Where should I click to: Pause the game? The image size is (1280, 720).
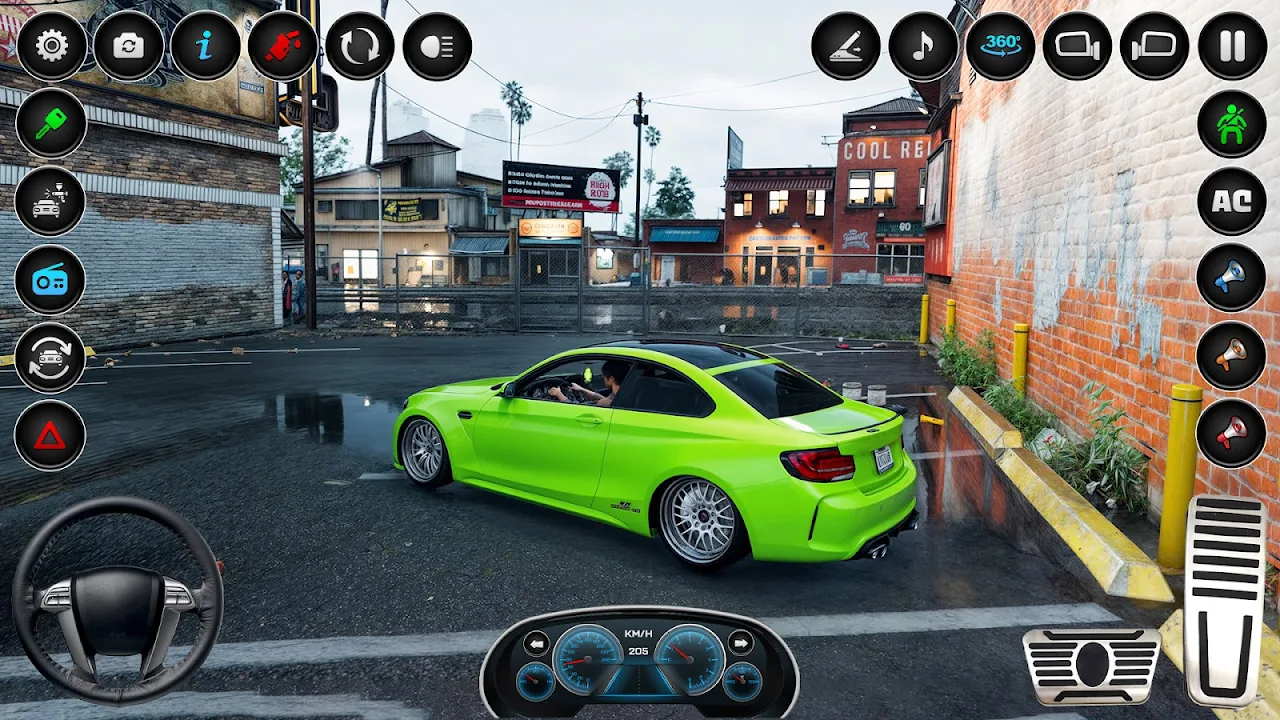(1232, 46)
